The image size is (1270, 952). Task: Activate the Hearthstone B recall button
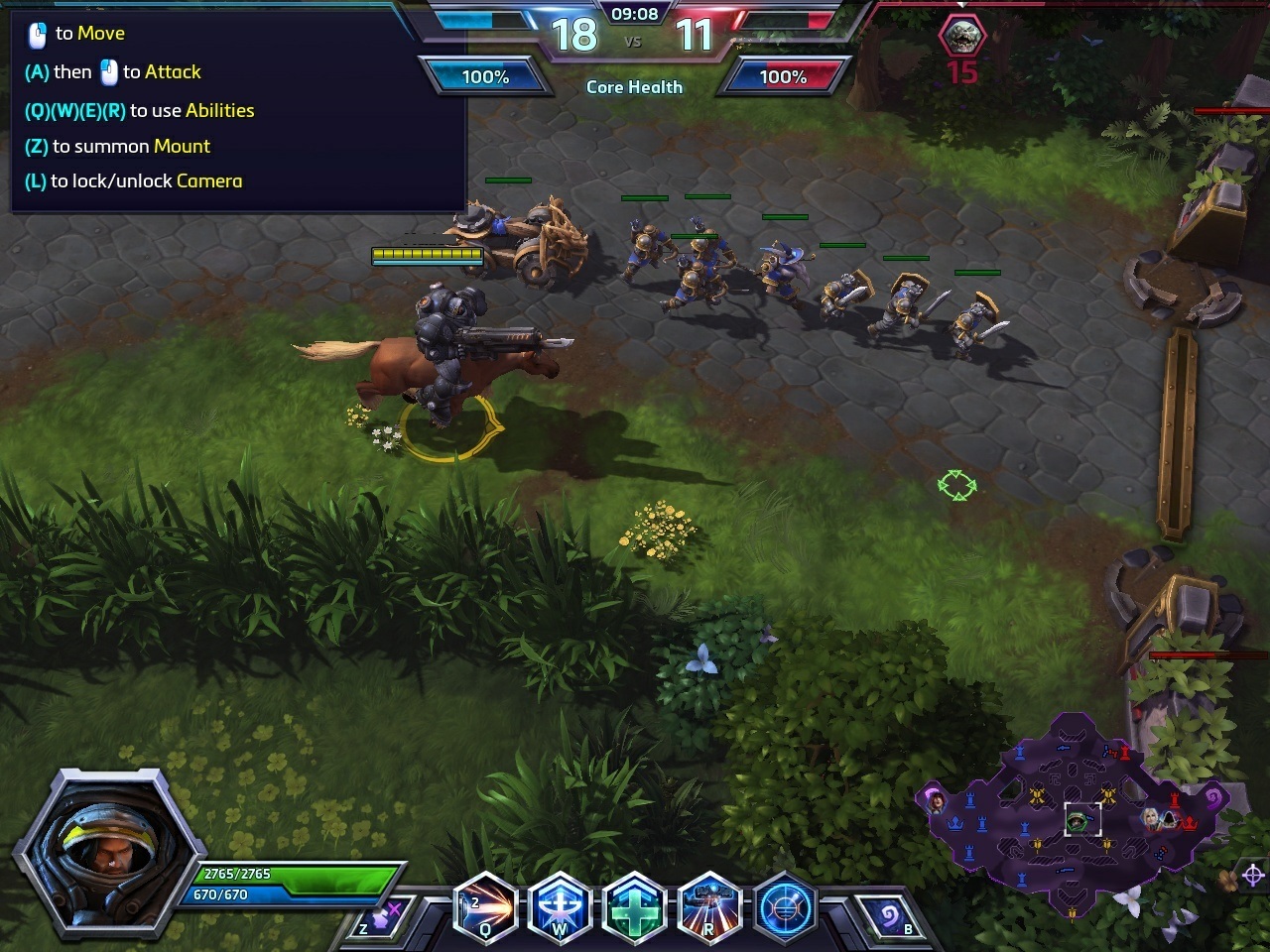click(889, 917)
